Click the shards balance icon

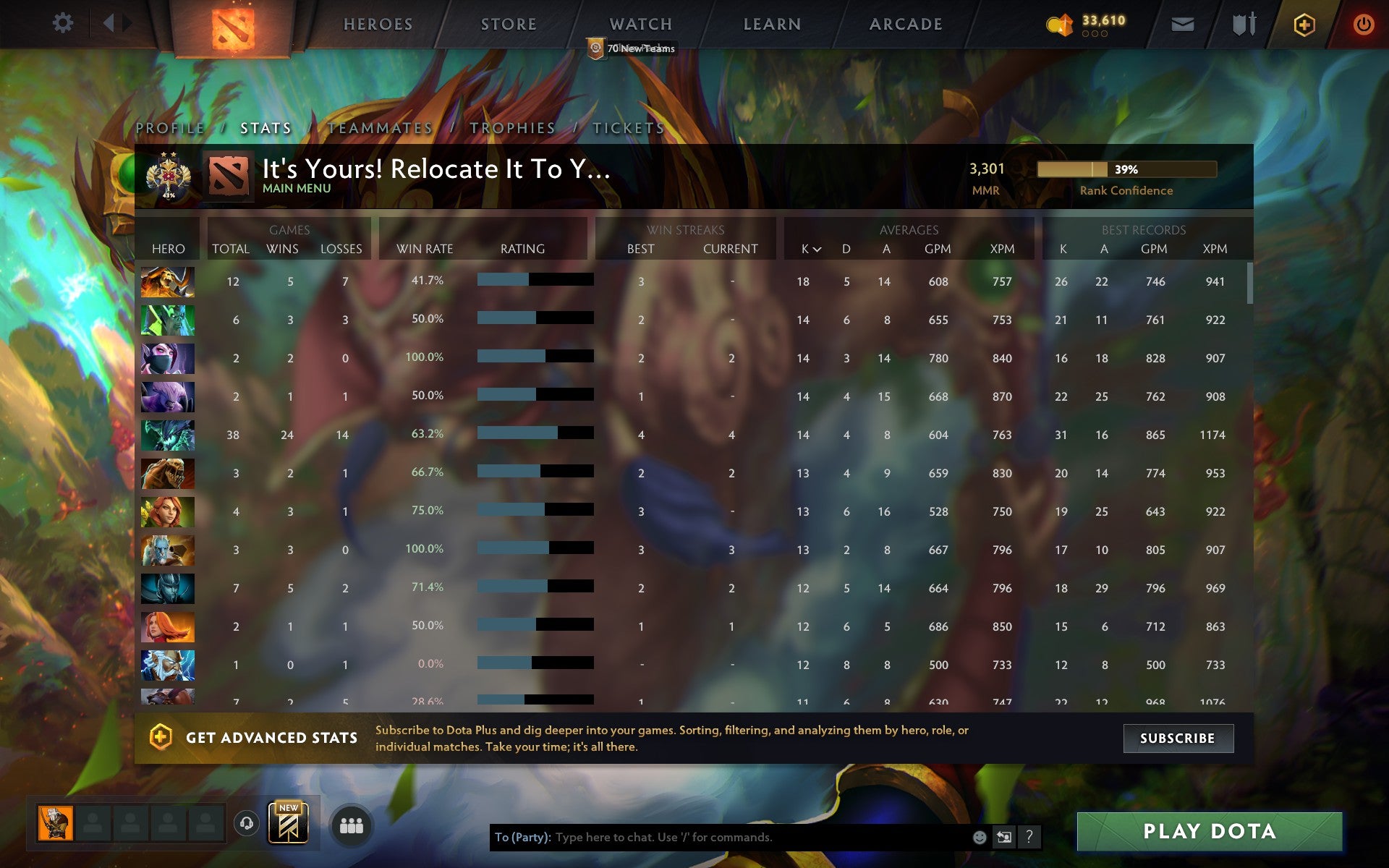(x=1061, y=23)
